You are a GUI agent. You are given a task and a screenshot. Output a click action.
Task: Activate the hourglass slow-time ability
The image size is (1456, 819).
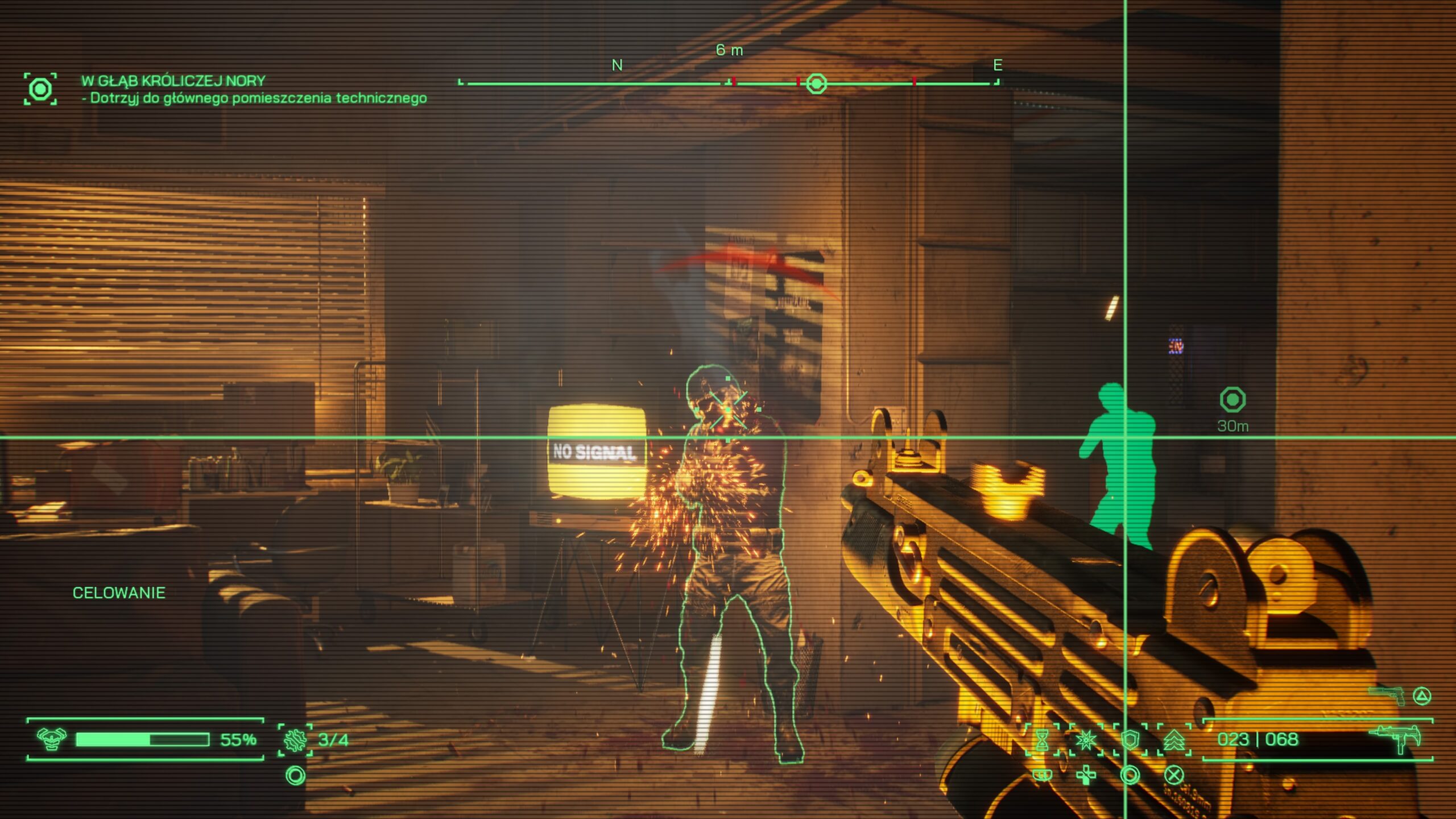(1042, 740)
